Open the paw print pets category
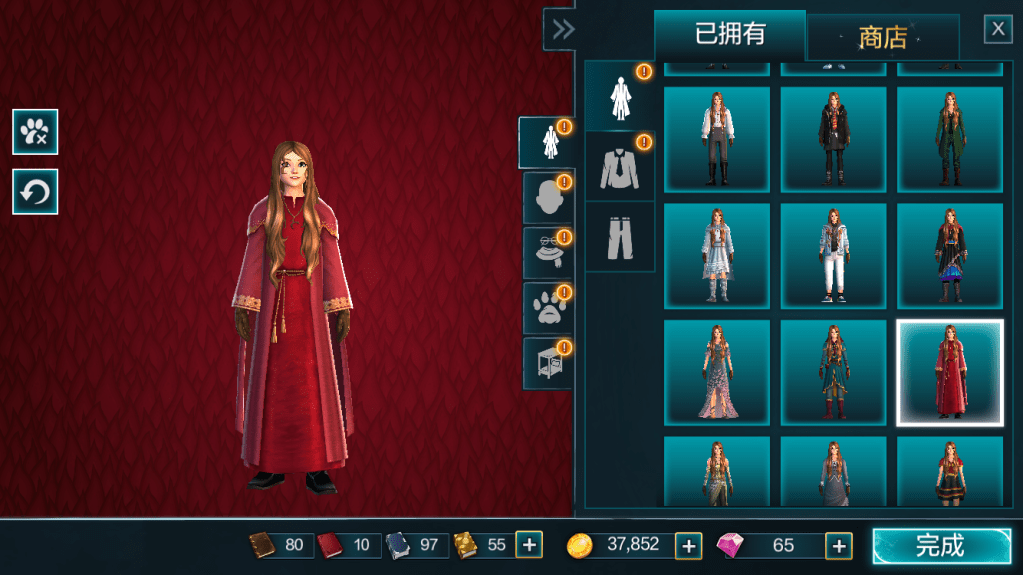1023x575 pixels. click(x=547, y=308)
